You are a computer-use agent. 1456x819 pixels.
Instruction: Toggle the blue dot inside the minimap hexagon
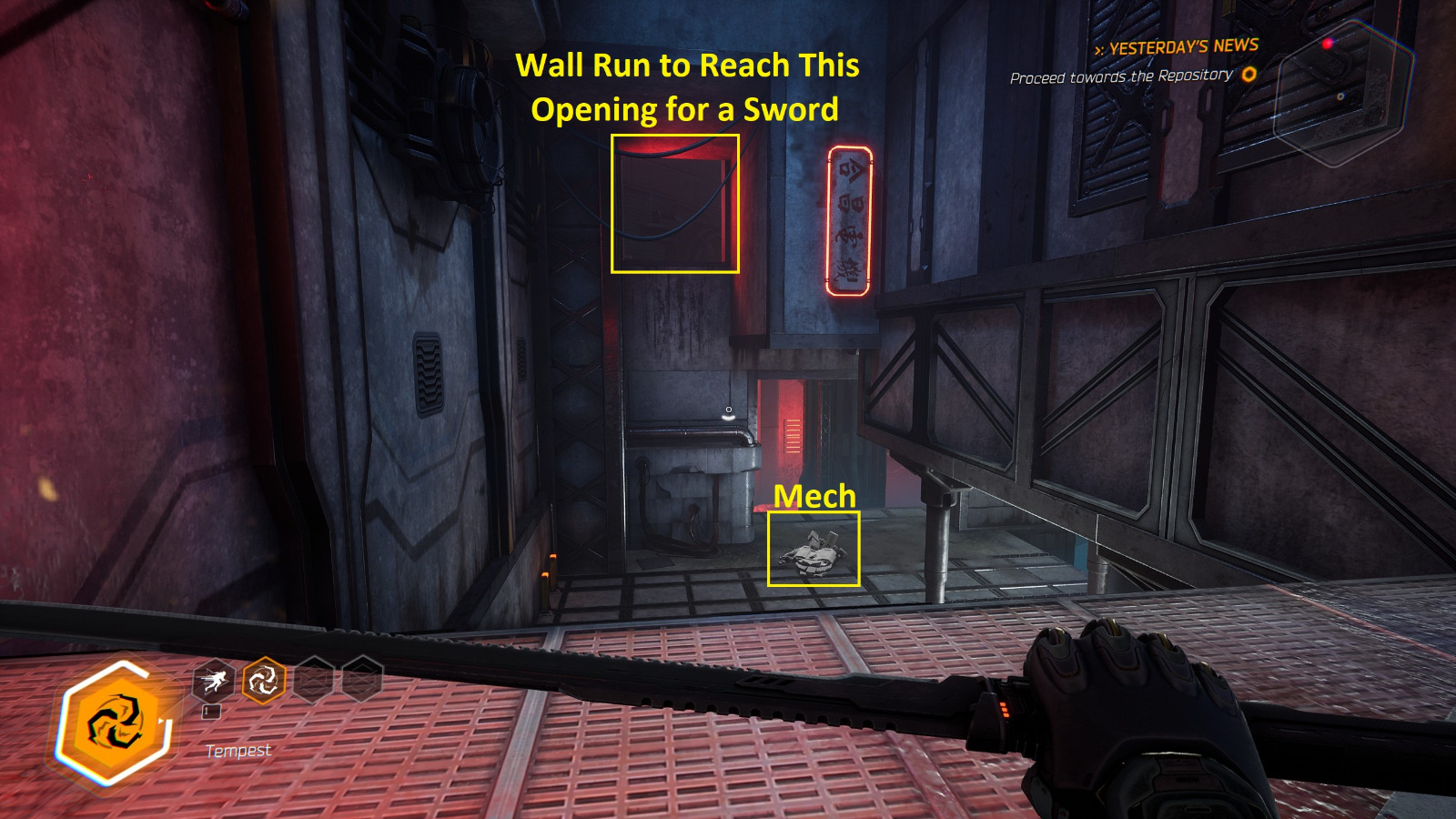(x=1340, y=96)
